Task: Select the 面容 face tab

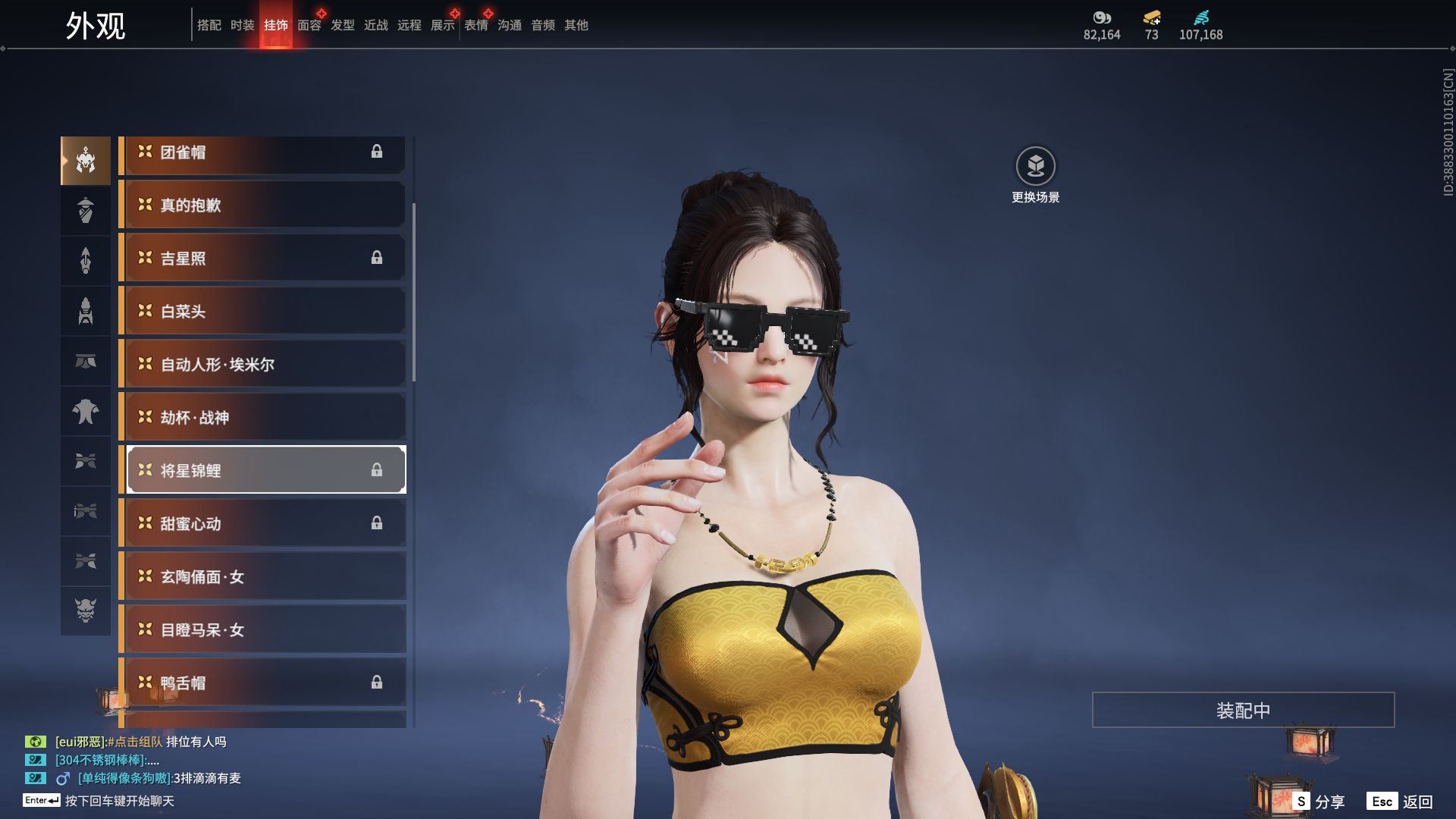Action: (309, 25)
